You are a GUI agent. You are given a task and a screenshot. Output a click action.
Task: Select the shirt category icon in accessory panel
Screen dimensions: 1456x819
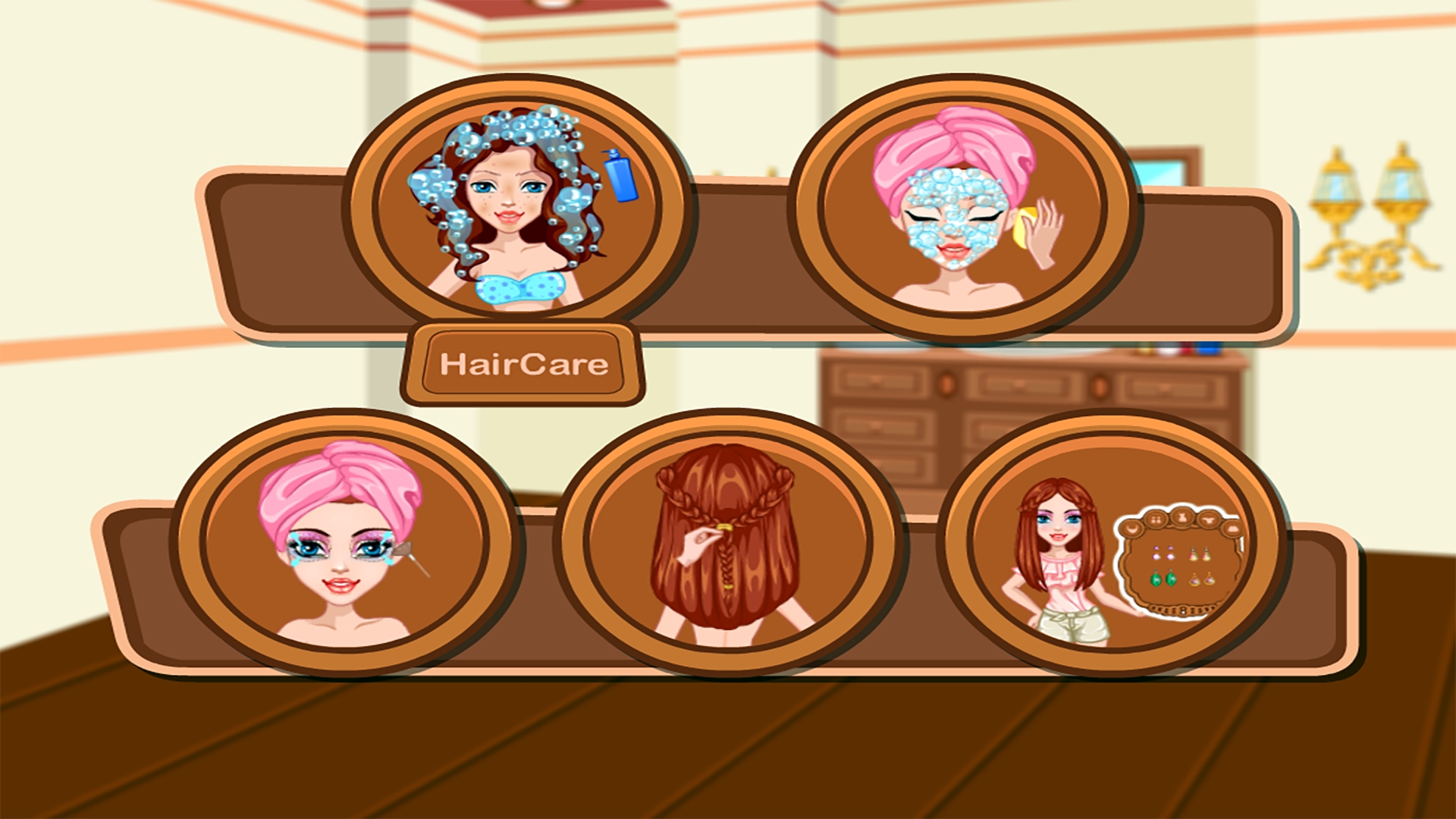pyautogui.click(x=1210, y=520)
